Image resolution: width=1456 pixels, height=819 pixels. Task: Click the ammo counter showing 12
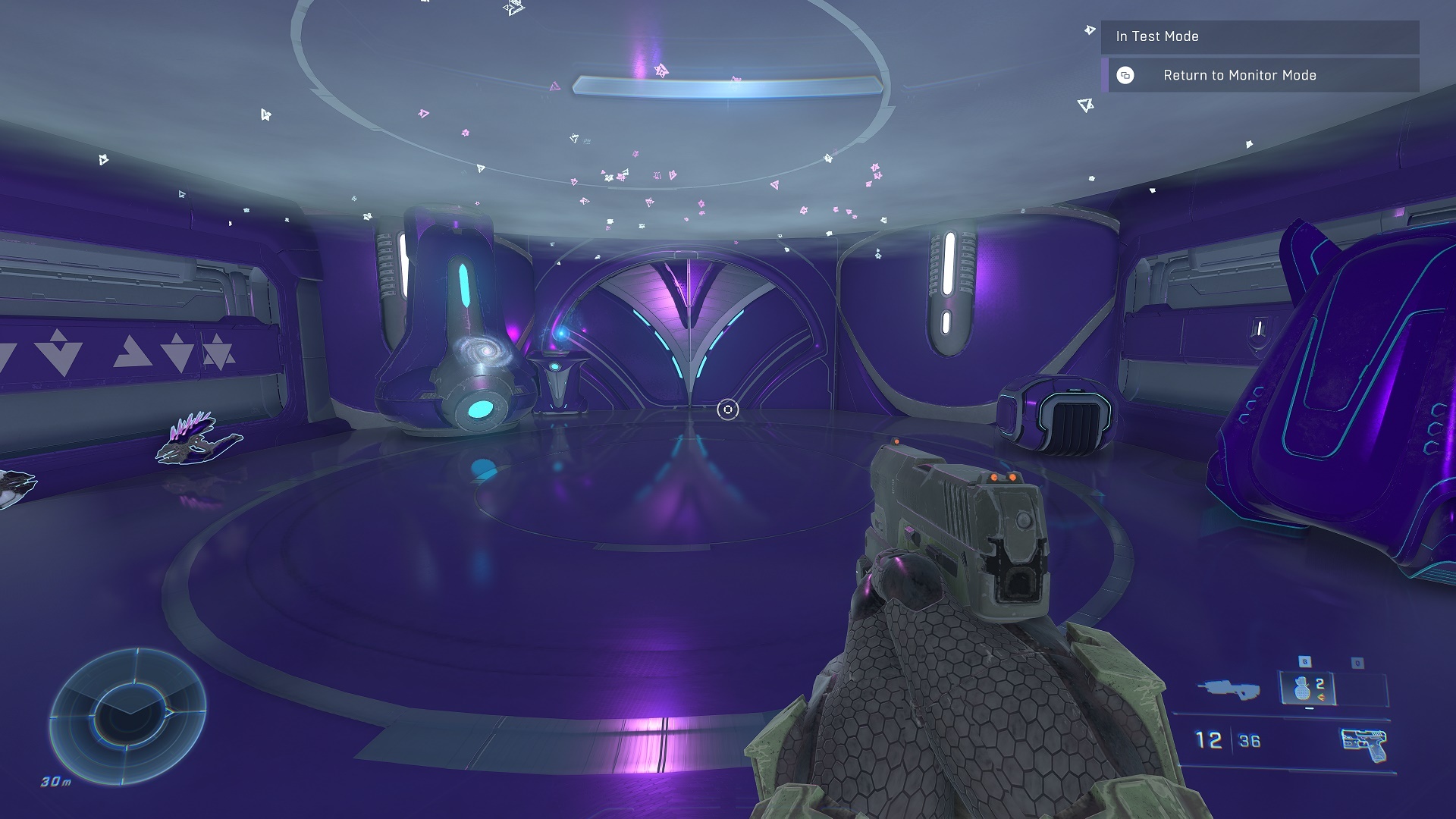1209,738
